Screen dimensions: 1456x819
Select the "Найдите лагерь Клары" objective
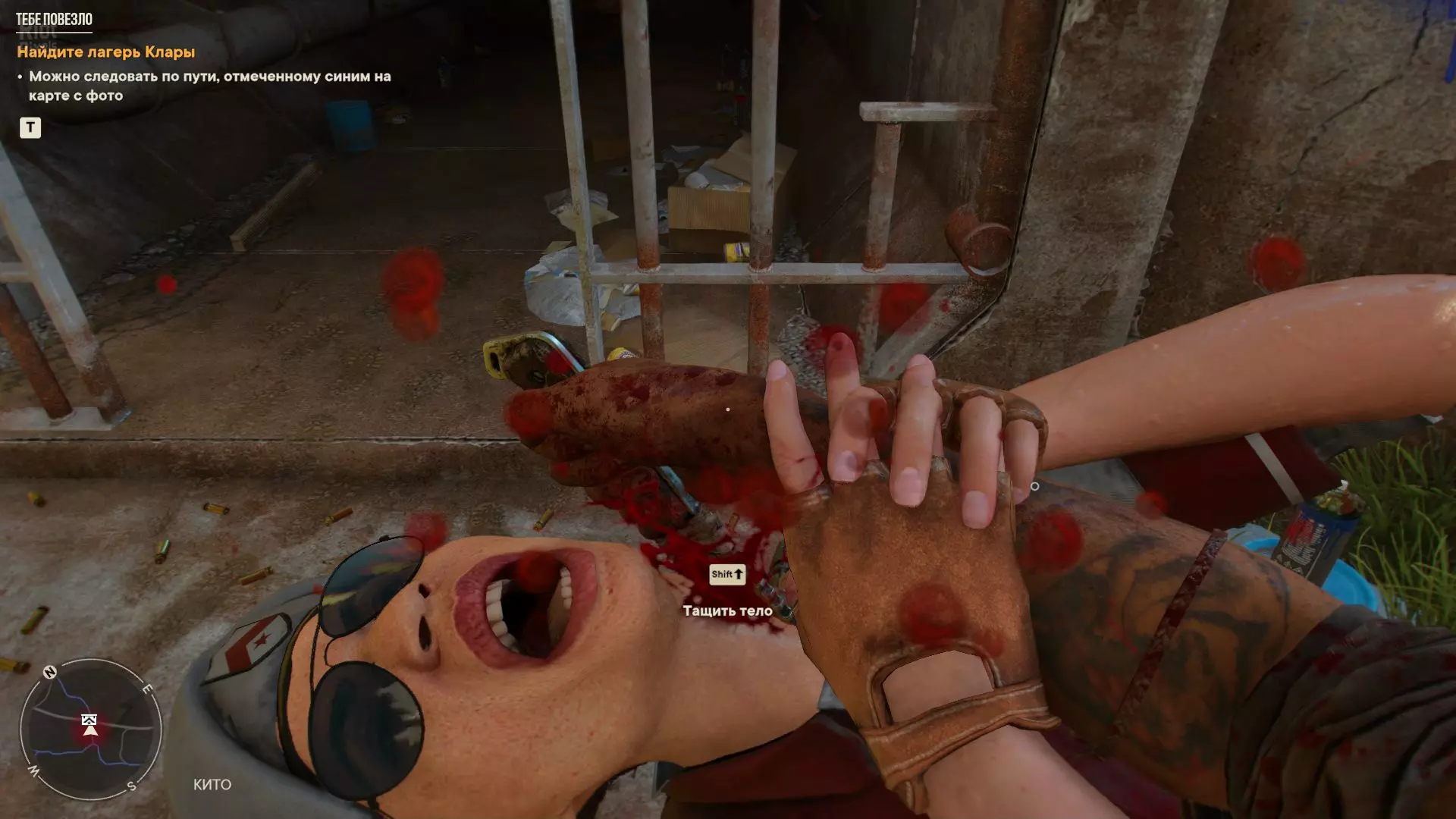106,52
